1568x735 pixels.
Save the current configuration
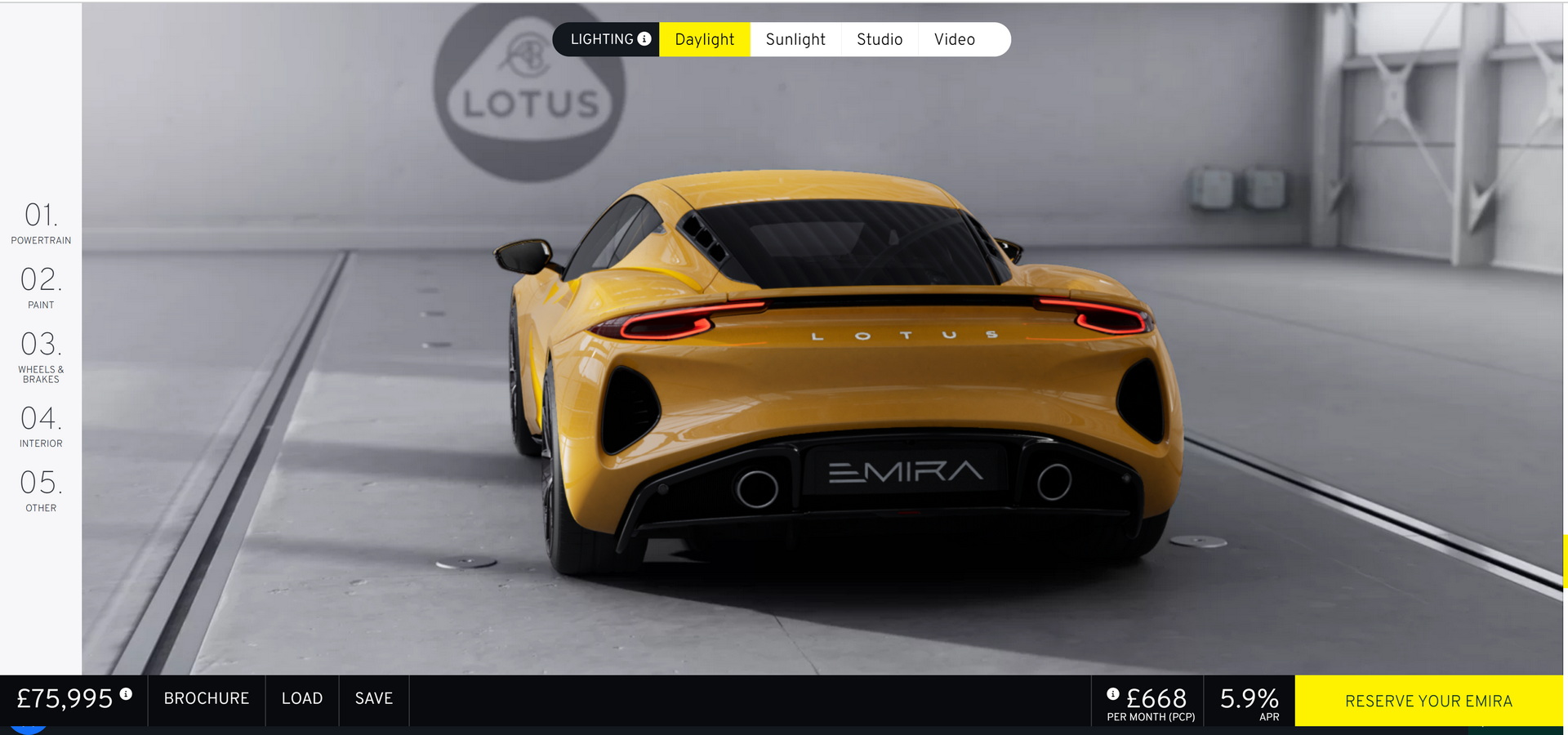373,699
